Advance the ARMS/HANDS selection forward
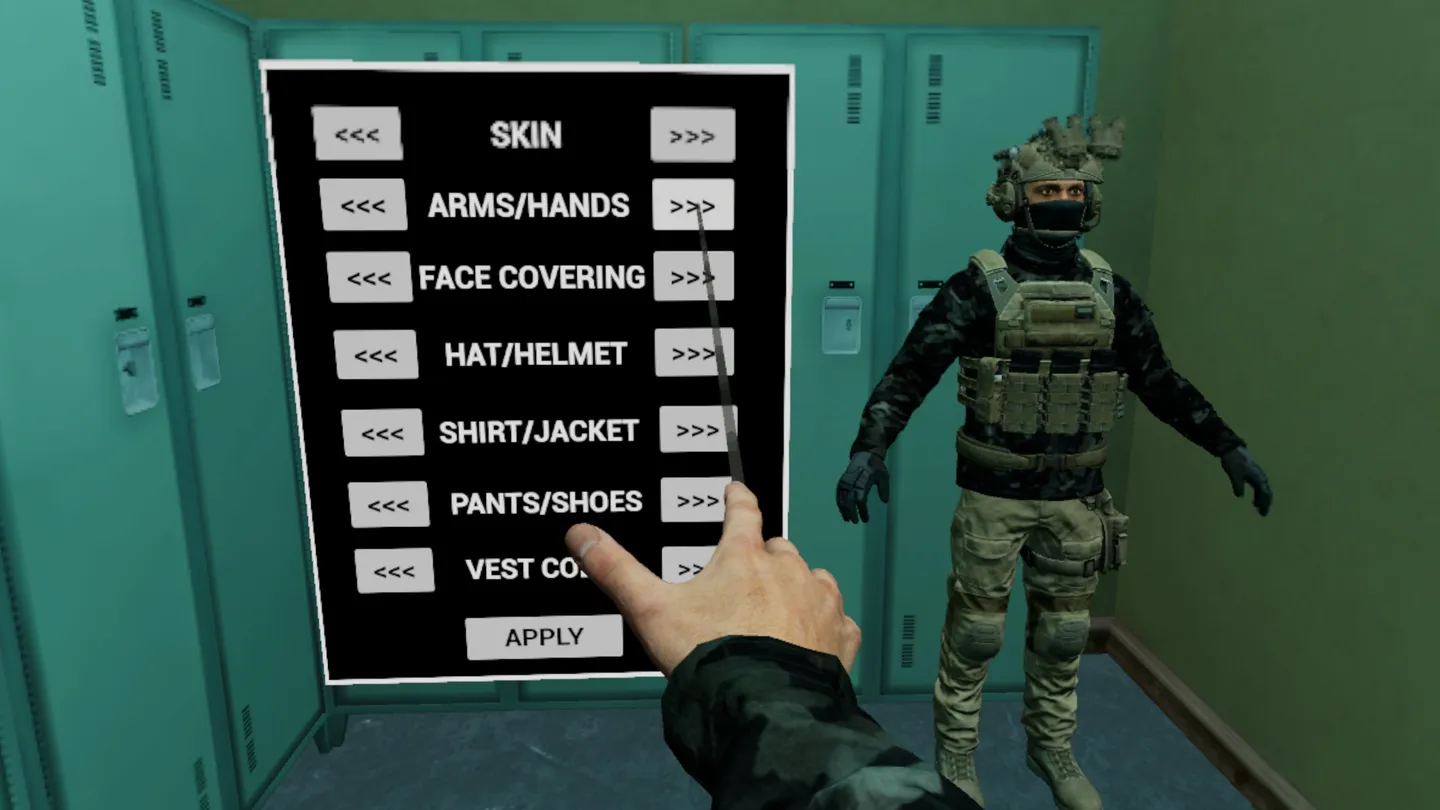The height and width of the screenshot is (810, 1440). (x=693, y=205)
